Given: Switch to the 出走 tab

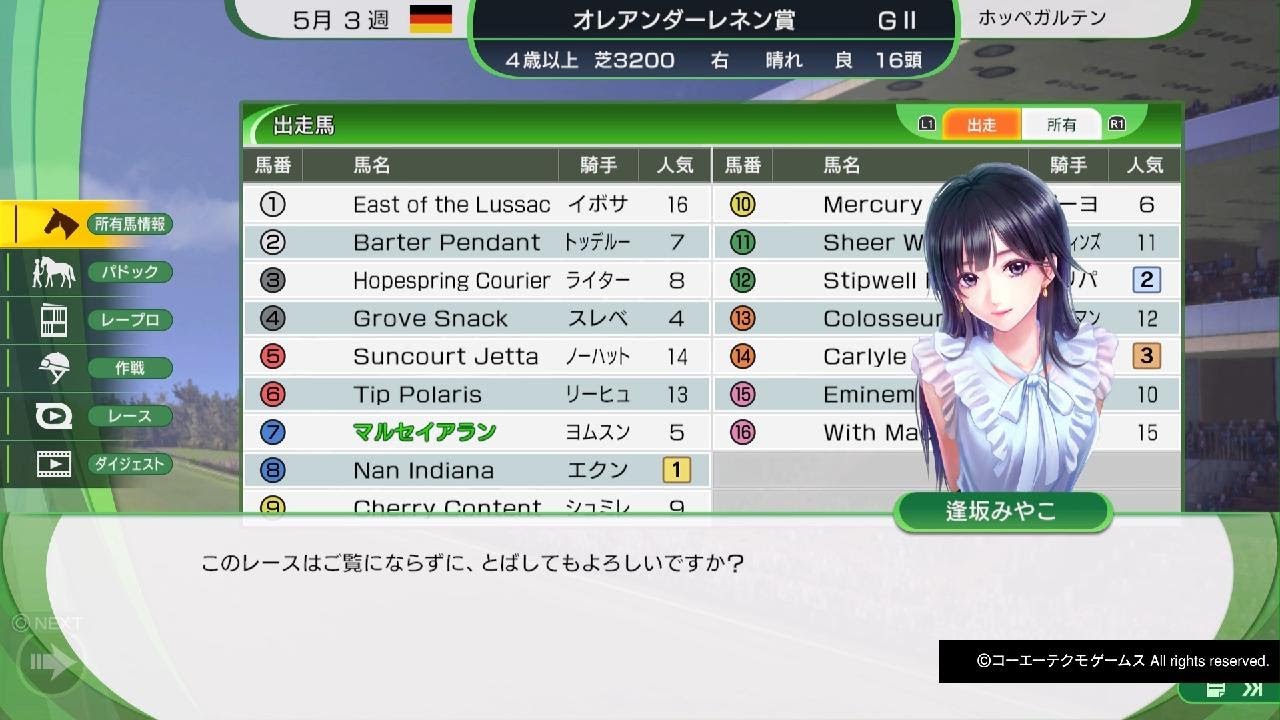Looking at the screenshot, I should point(981,125).
